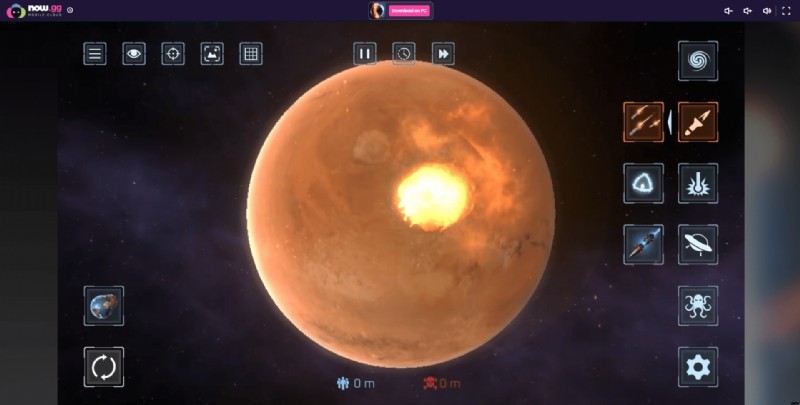
Task: Click the clock time control
Action: coord(403,53)
